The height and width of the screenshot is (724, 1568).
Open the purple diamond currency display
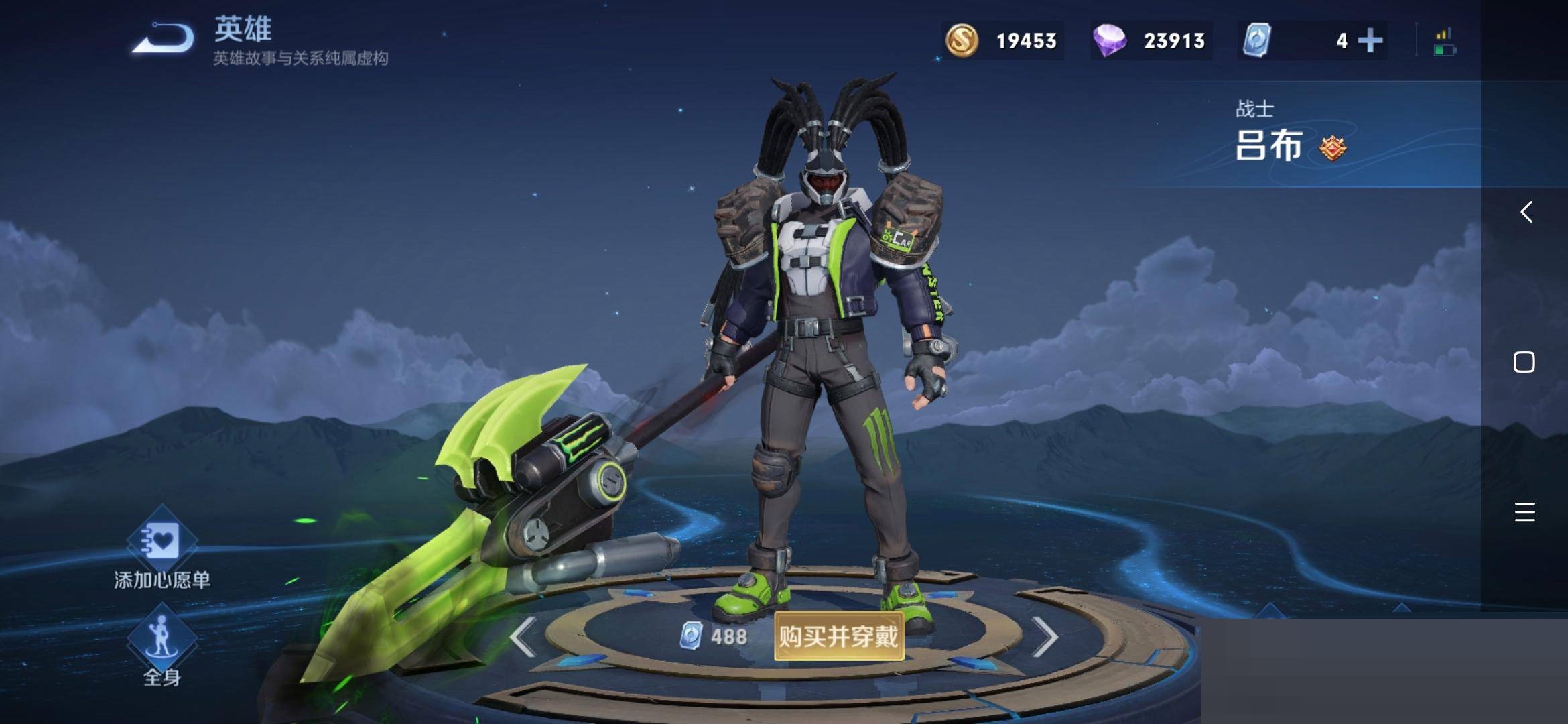[1151, 41]
